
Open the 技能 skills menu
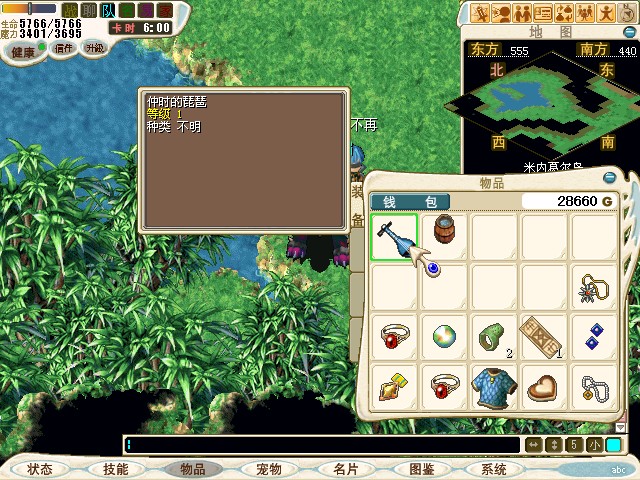click(115, 469)
